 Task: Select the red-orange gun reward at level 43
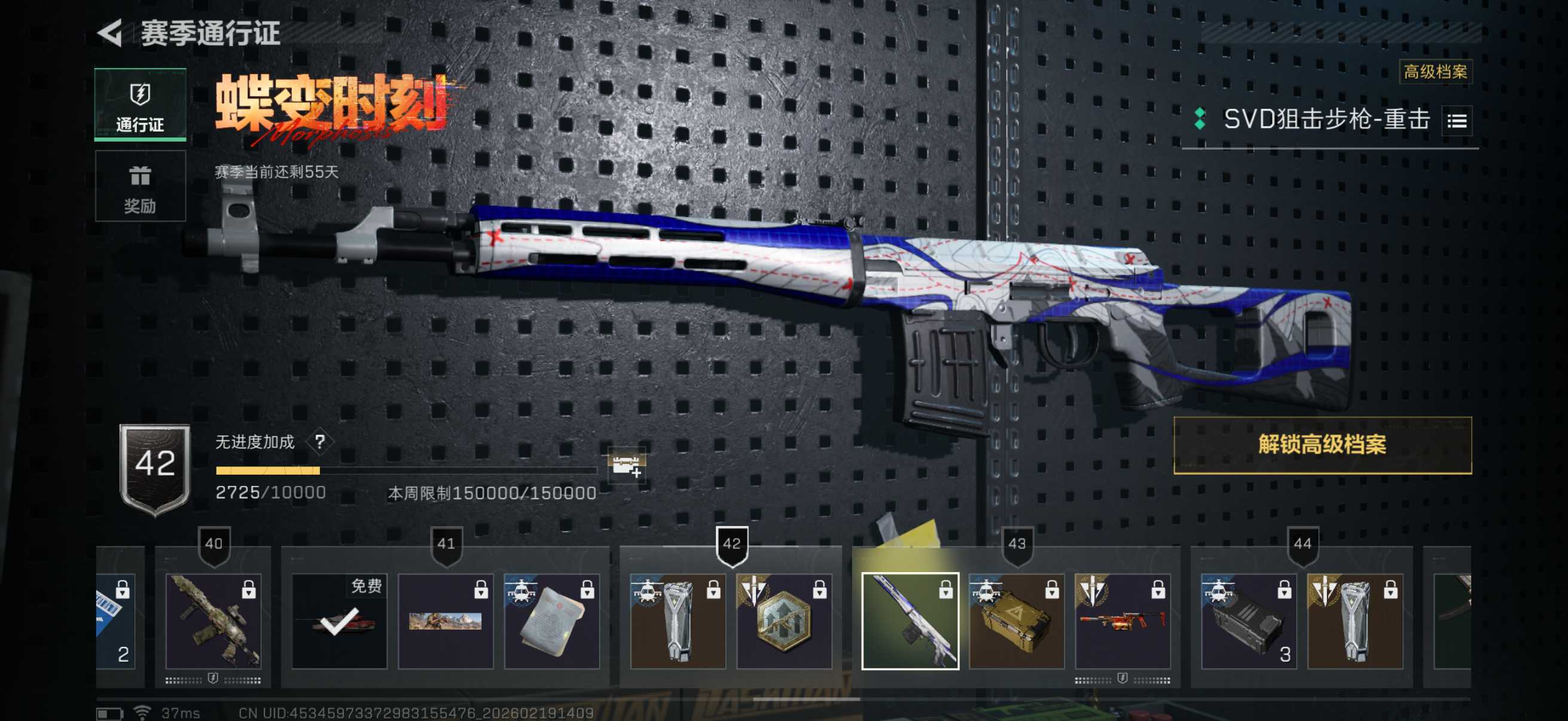click(x=1122, y=621)
